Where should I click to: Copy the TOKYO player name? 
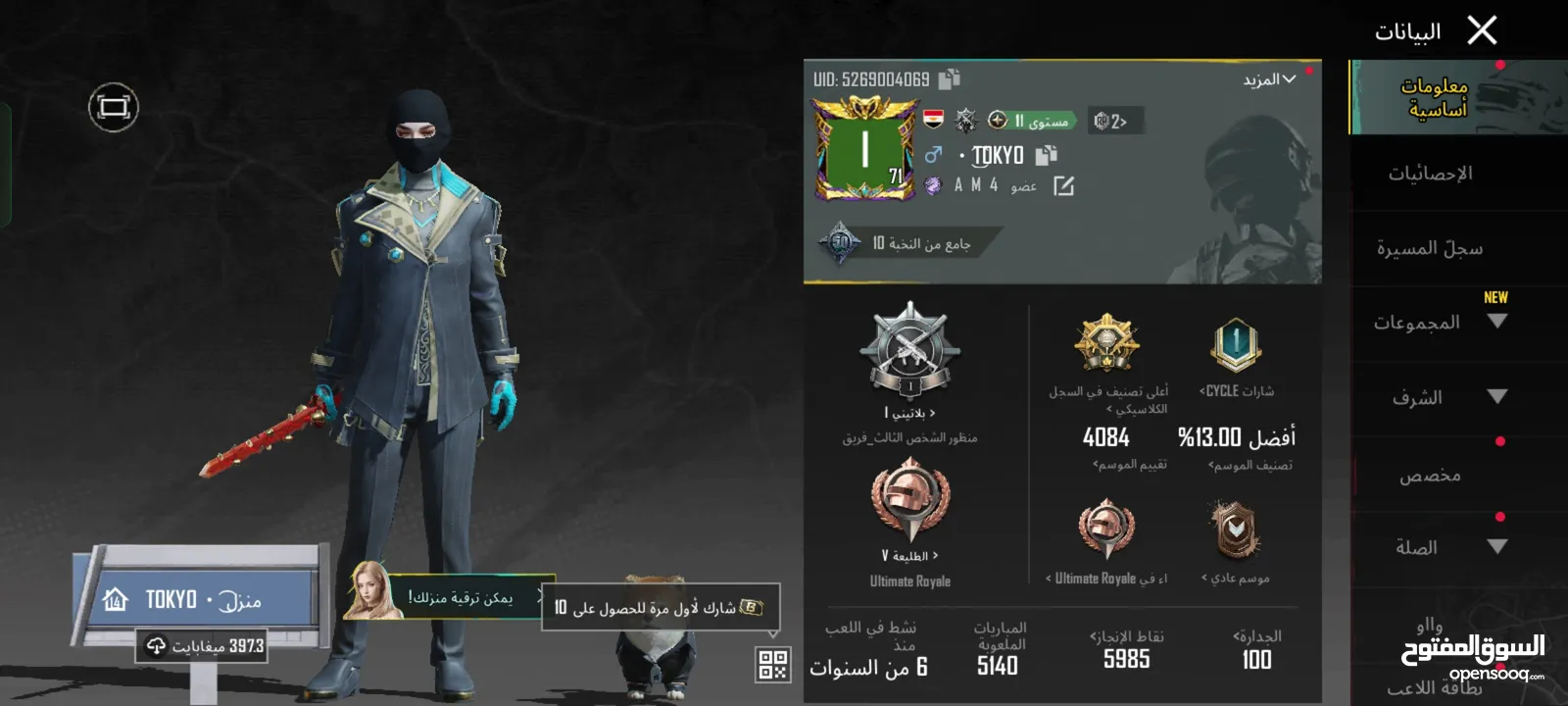(x=1047, y=155)
